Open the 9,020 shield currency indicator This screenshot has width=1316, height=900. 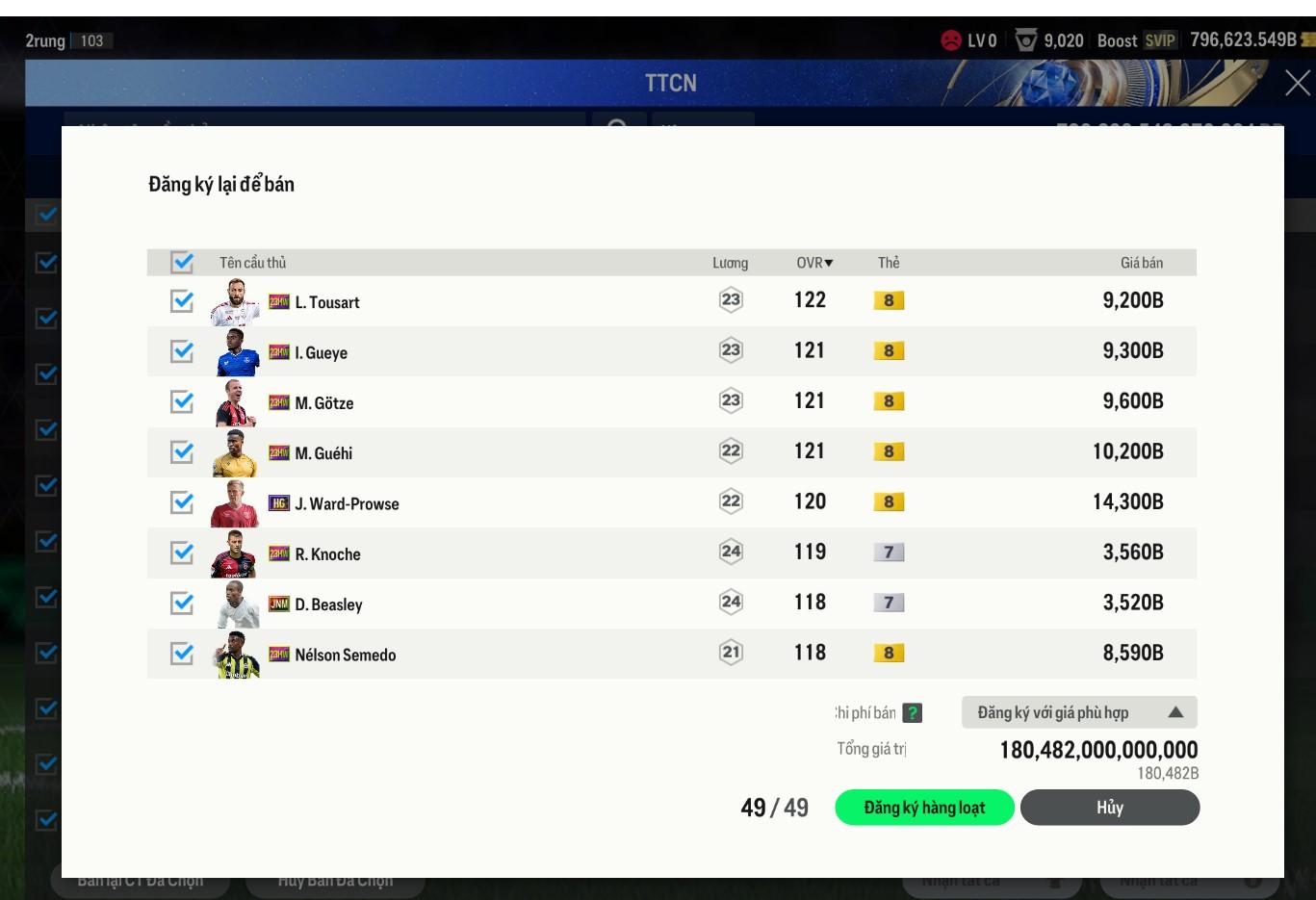(x=1050, y=40)
